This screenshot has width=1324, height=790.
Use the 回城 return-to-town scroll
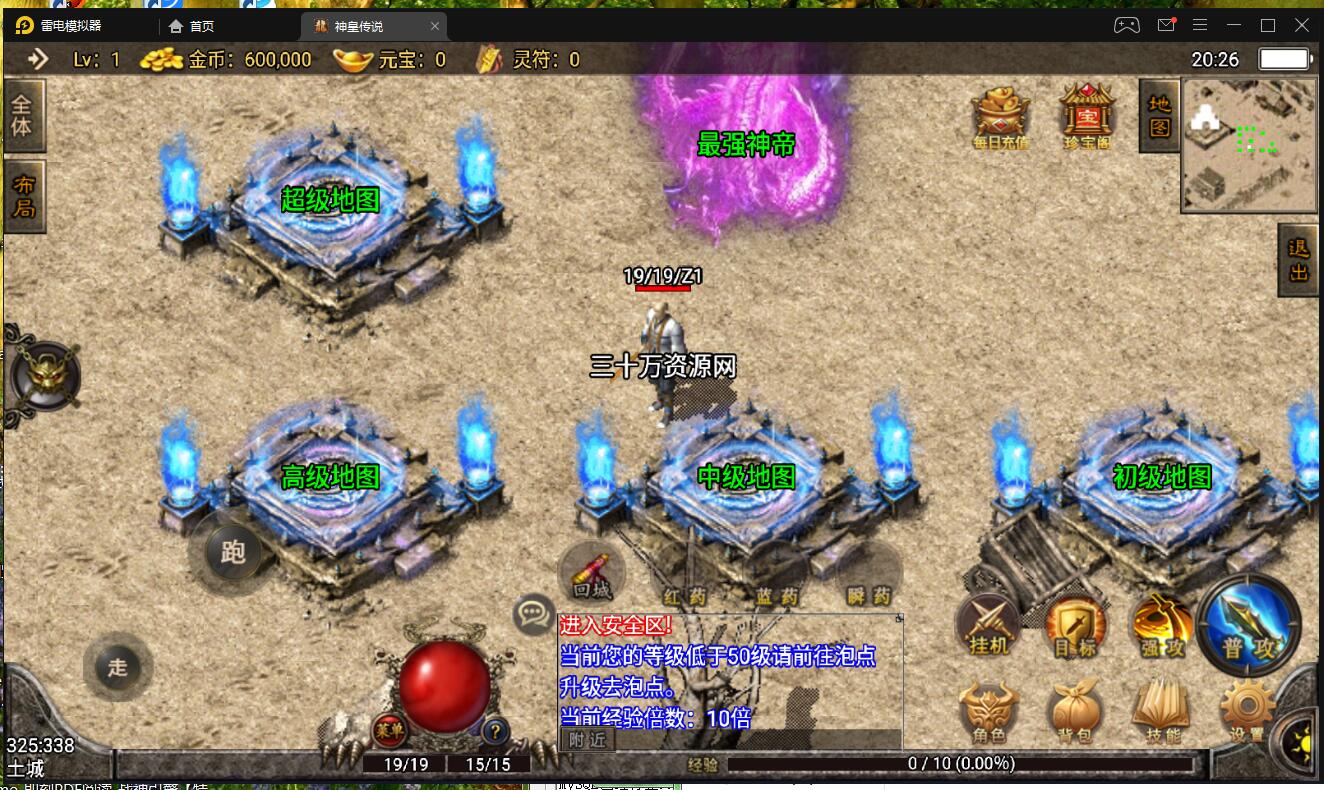pyautogui.click(x=592, y=574)
